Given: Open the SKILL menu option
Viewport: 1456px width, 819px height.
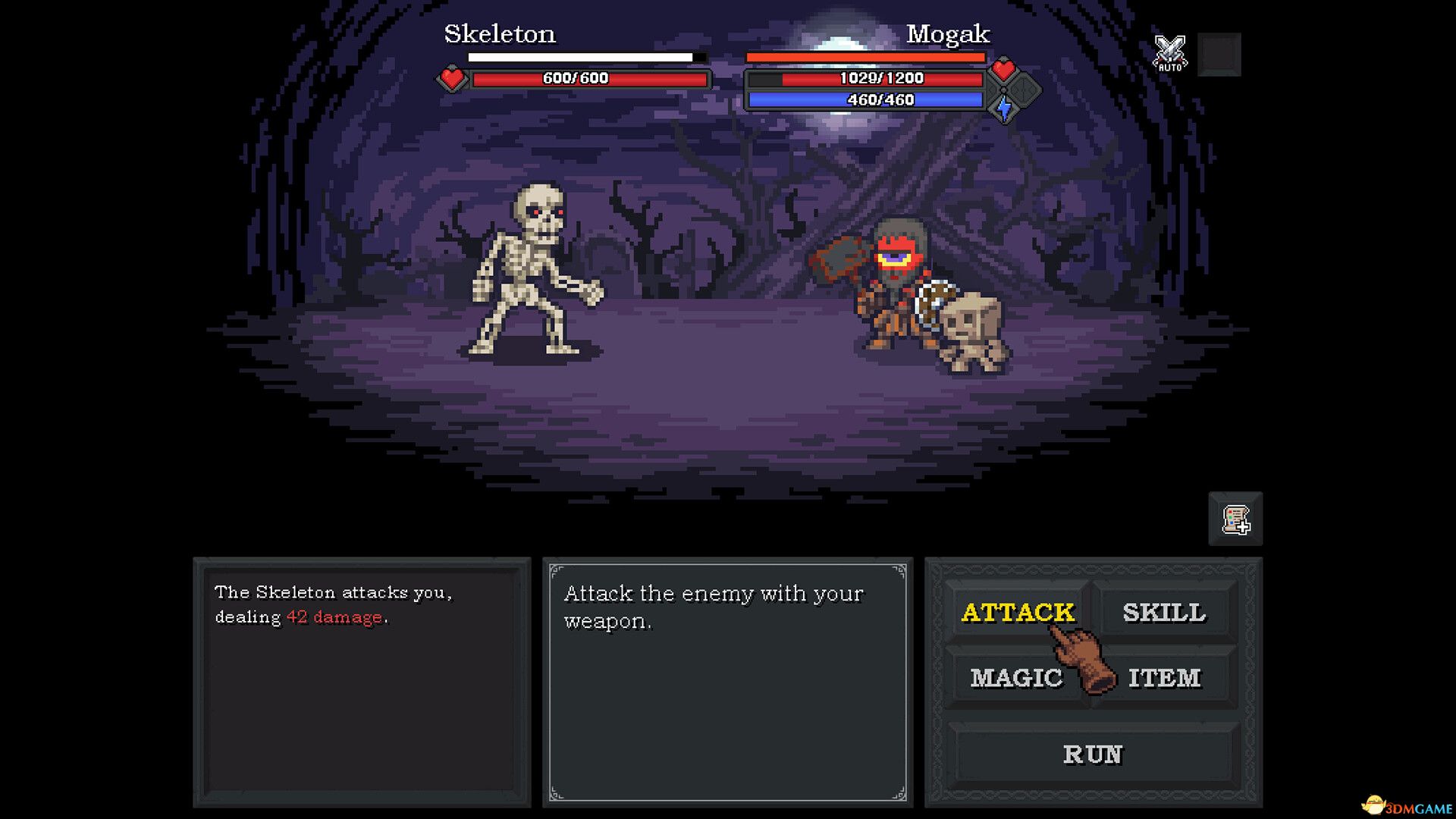Looking at the screenshot, I should (x=1166, y=611).
